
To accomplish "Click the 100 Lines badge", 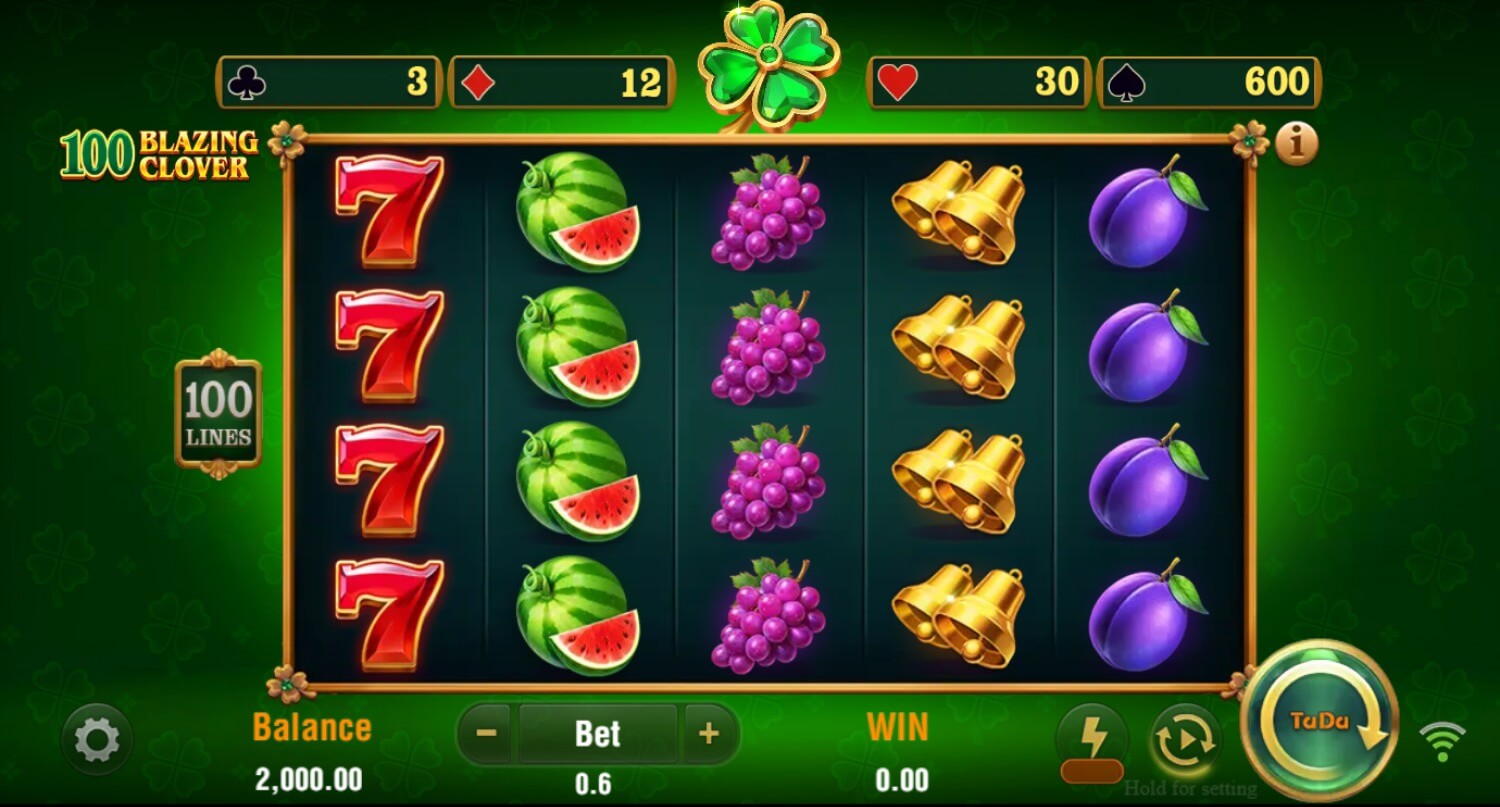I will (218, 414).
